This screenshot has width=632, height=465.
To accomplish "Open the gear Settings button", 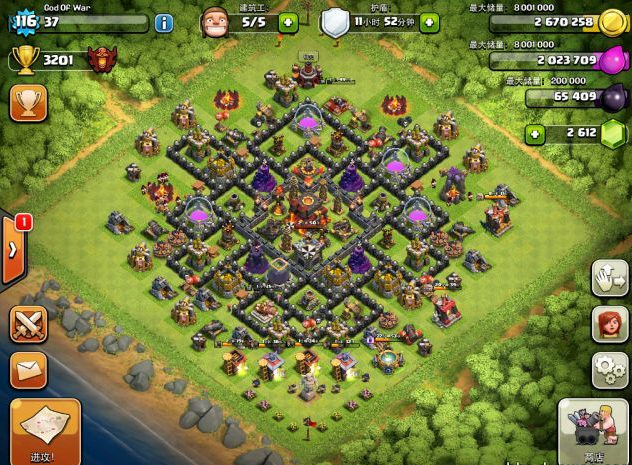I will tap(609, 369).
